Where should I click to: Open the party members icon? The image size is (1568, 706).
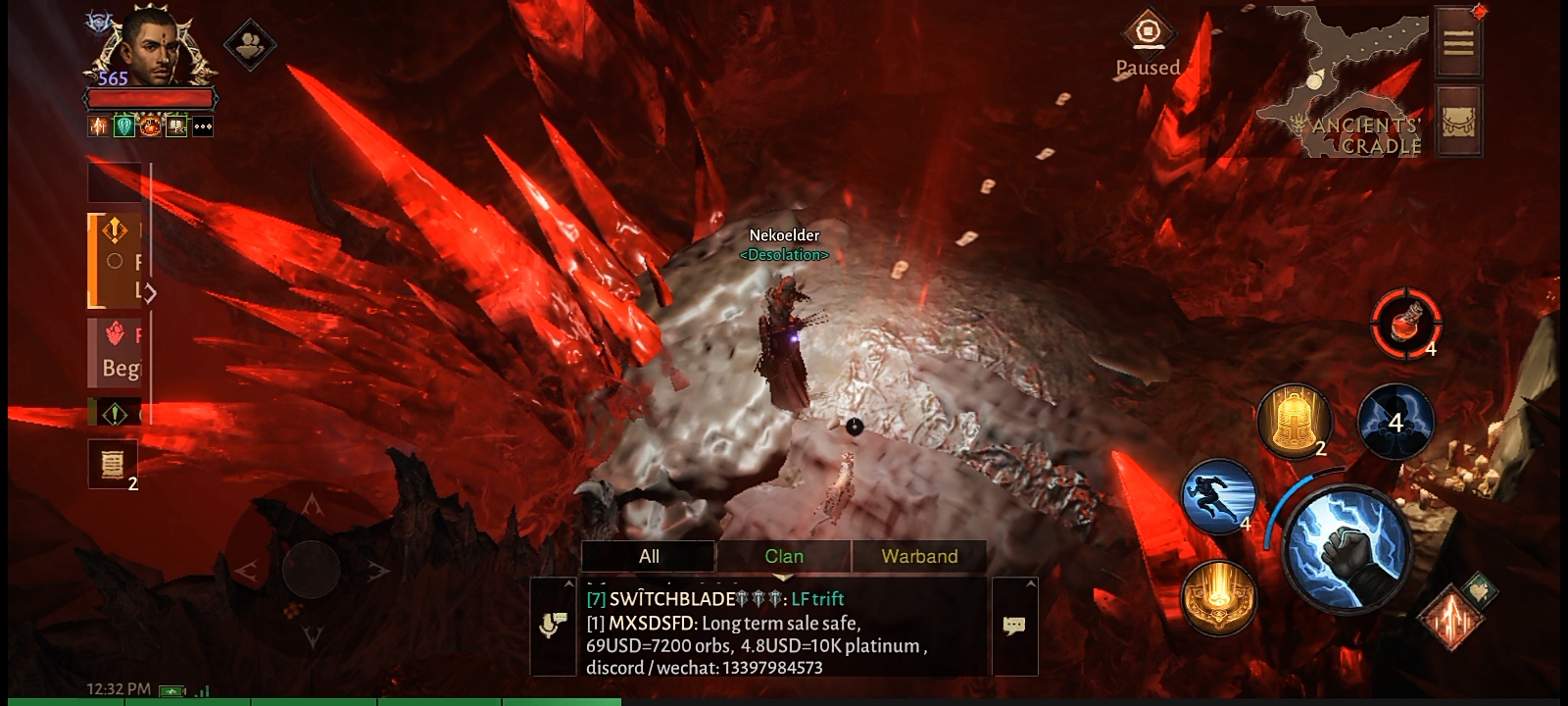coord(250,44)
